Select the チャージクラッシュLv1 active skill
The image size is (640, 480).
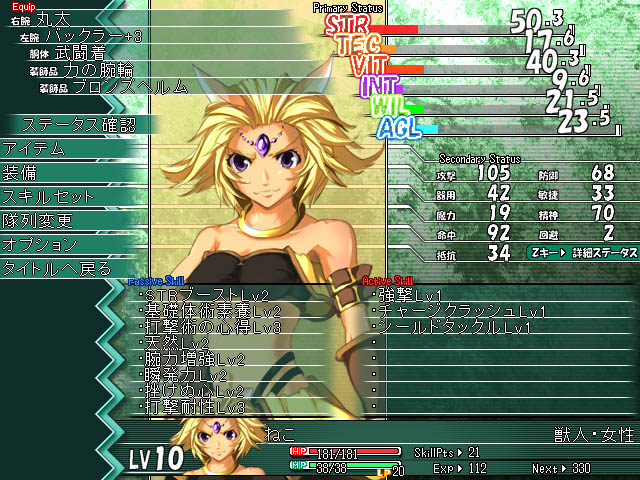[x=449, y=311]
